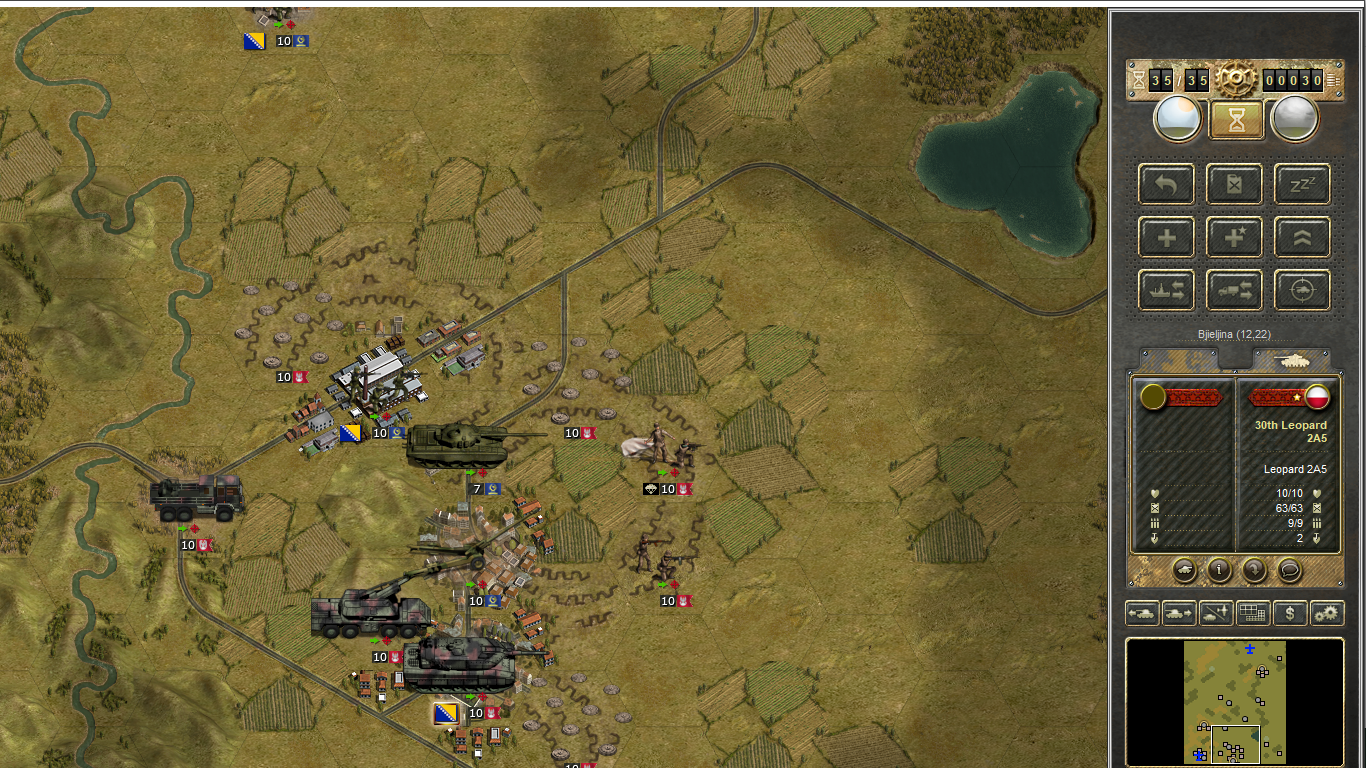Select the plain plus reinforcements button

tap(1166, 238)
